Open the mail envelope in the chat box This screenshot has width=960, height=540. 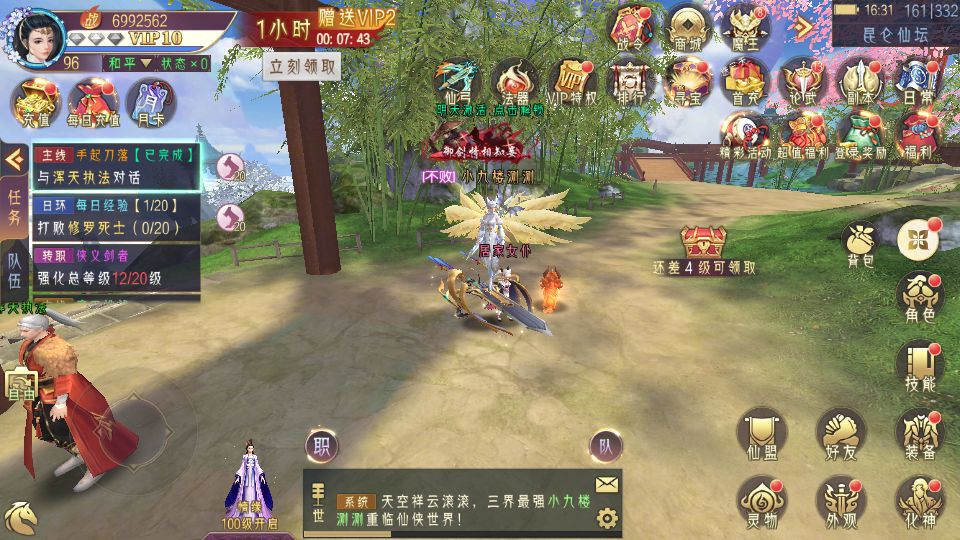[606, 485]
